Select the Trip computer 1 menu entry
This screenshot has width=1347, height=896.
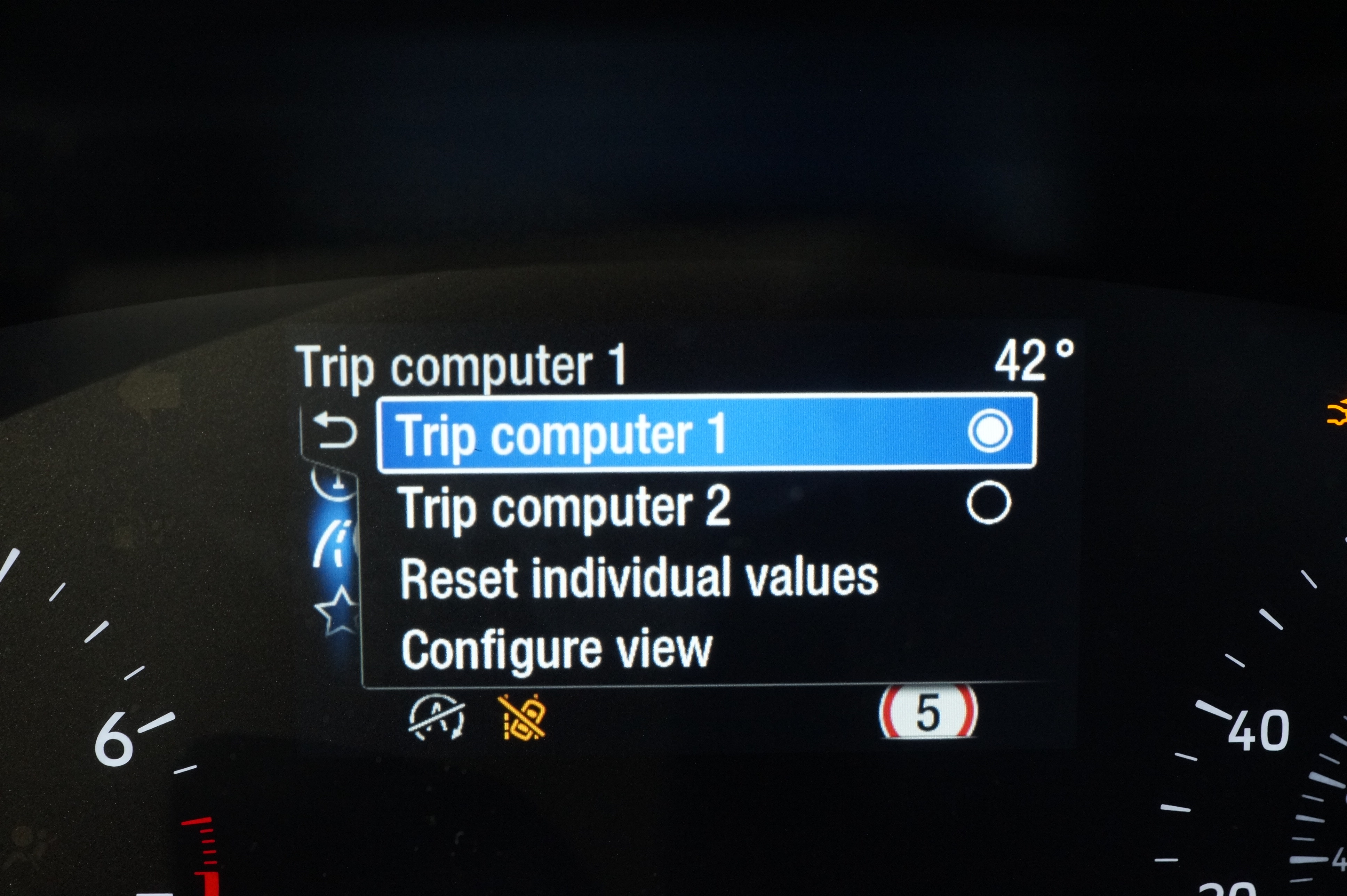(x=563, y=434)
